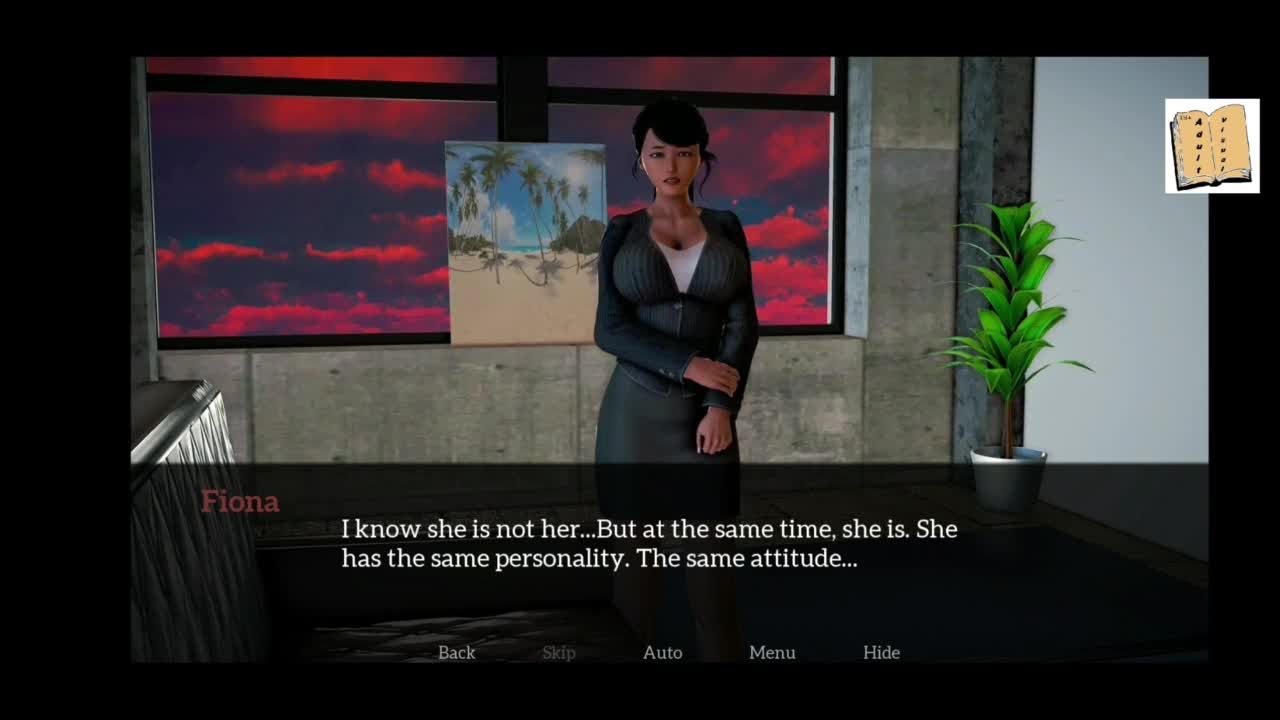
Task: Go back to the previous dialogue line
Action: click(x=456, y=652)
